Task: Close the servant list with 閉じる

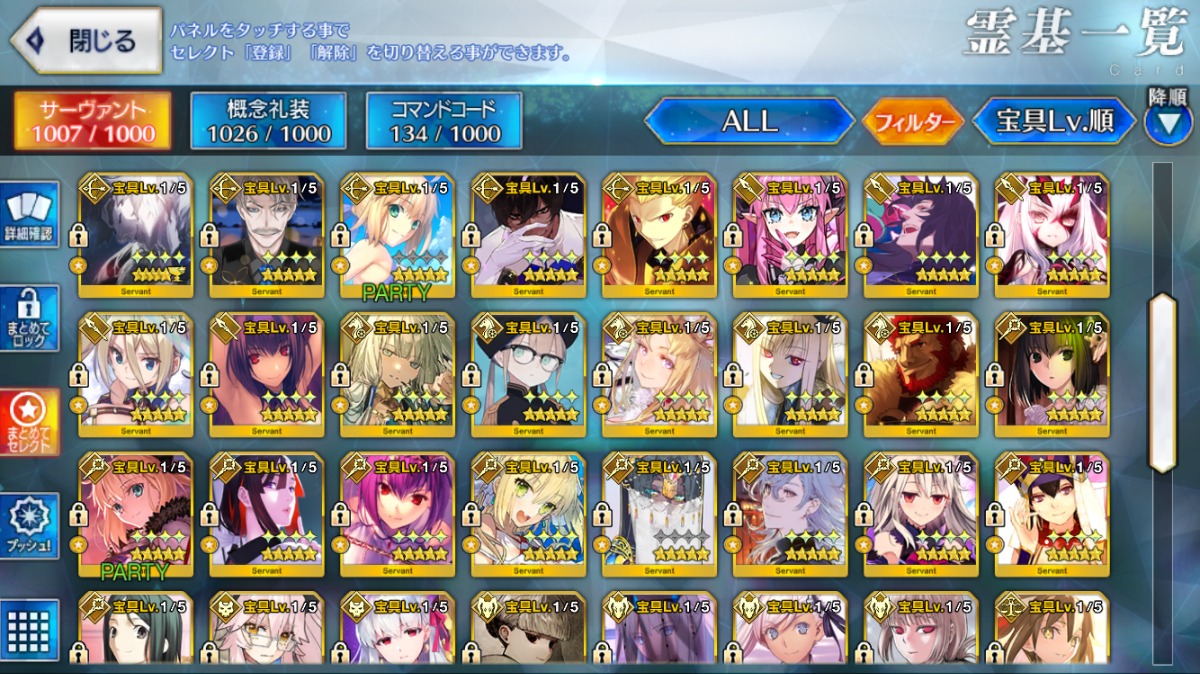Action: tap(86, 41)
